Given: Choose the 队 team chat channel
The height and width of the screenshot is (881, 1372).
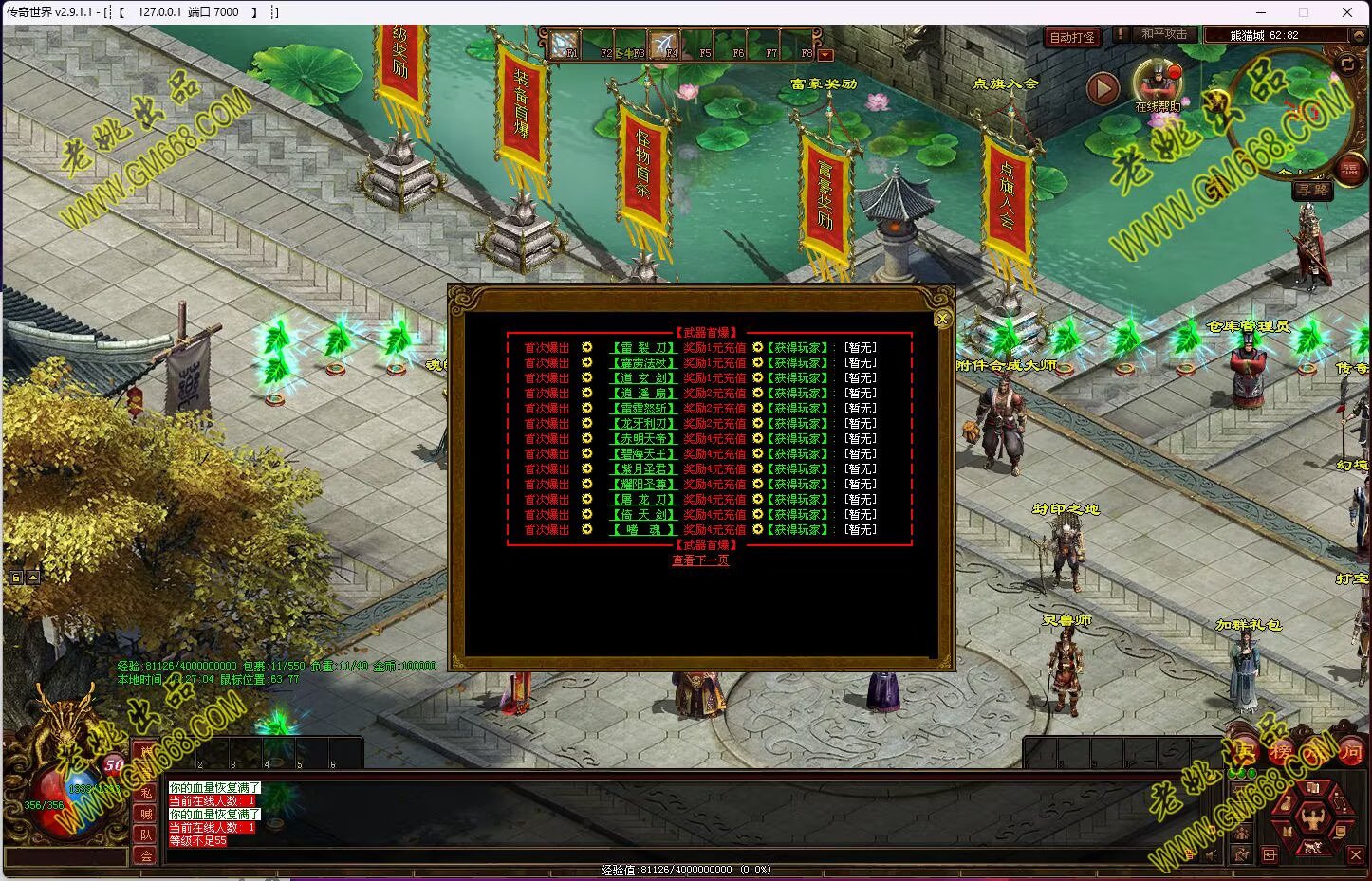Looking at the screenshot, I should pyautogui.click(x=146, y=835).
